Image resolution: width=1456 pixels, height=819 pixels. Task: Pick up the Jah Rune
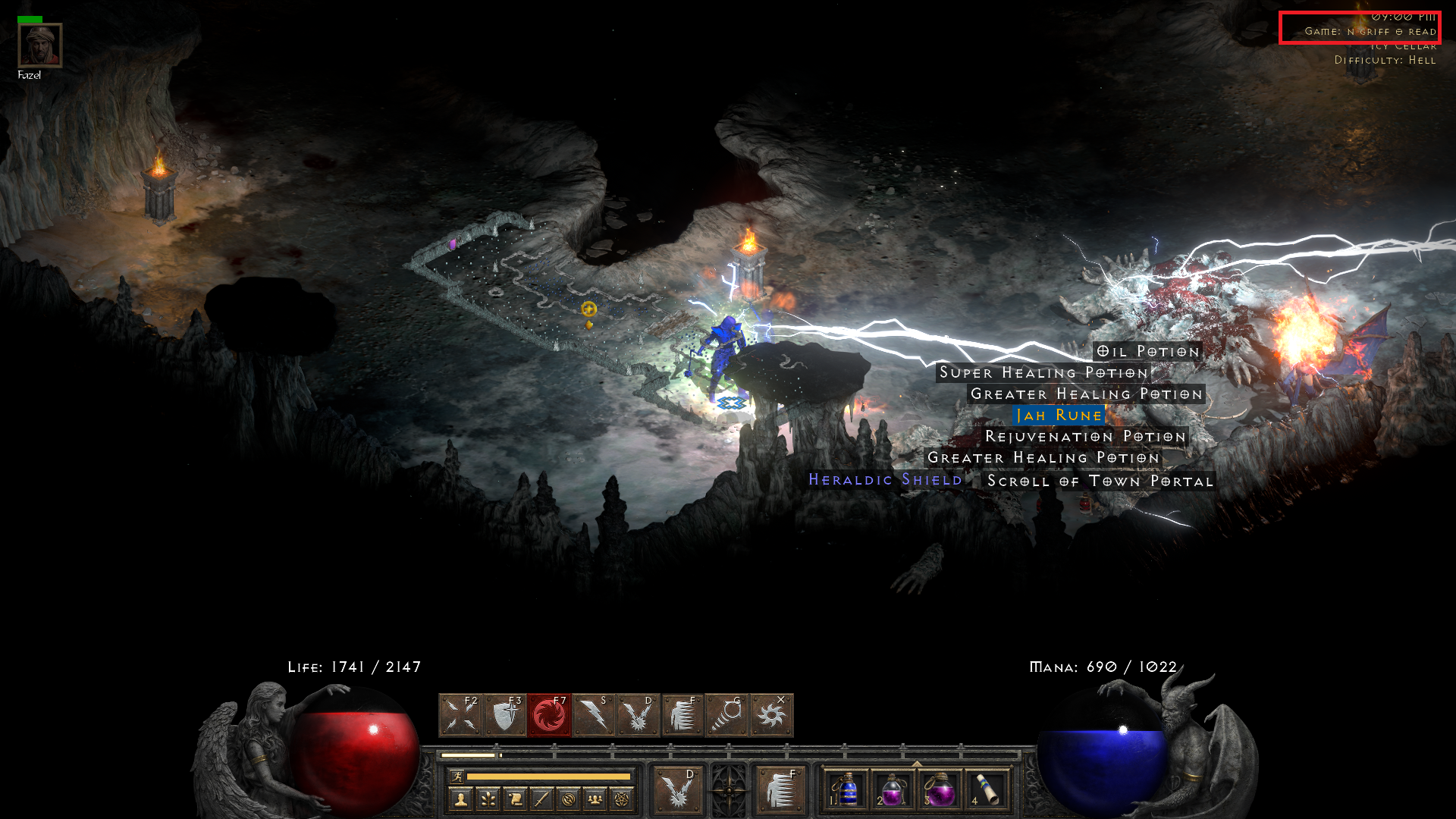tap(1057, 416)
